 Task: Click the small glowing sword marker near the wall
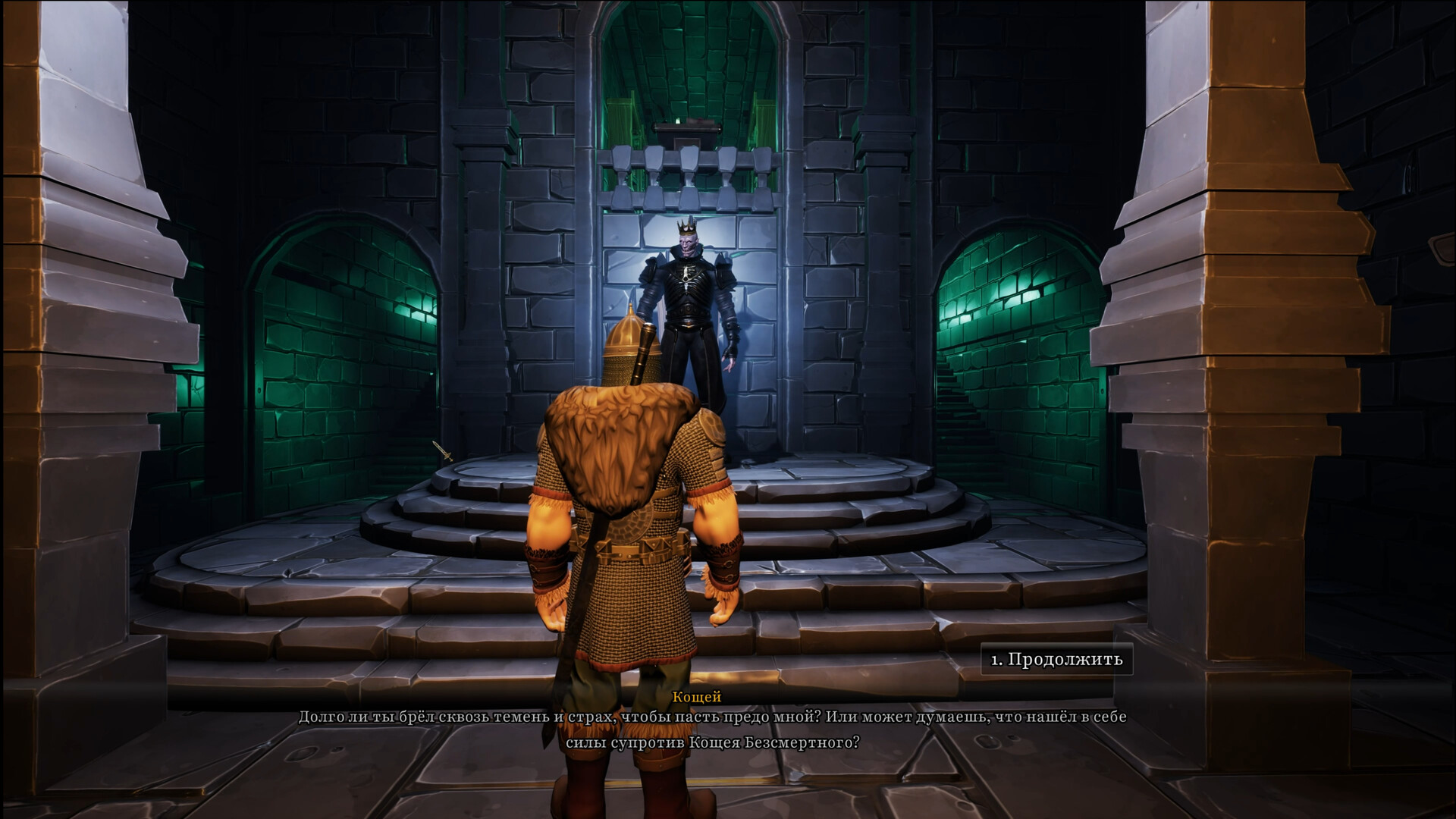pos(442,450)
